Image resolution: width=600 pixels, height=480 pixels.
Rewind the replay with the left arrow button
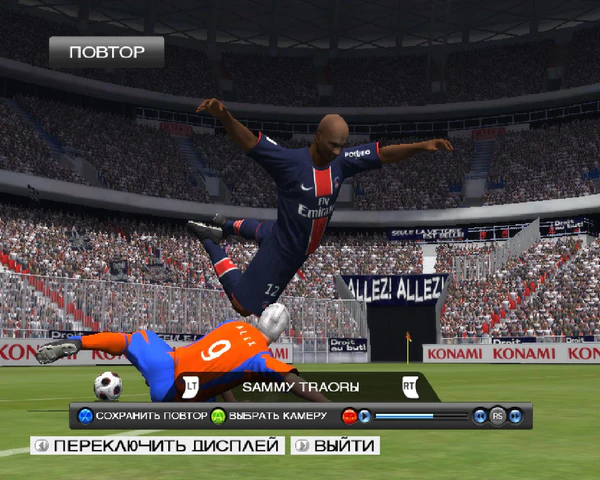tap(480, 415)
